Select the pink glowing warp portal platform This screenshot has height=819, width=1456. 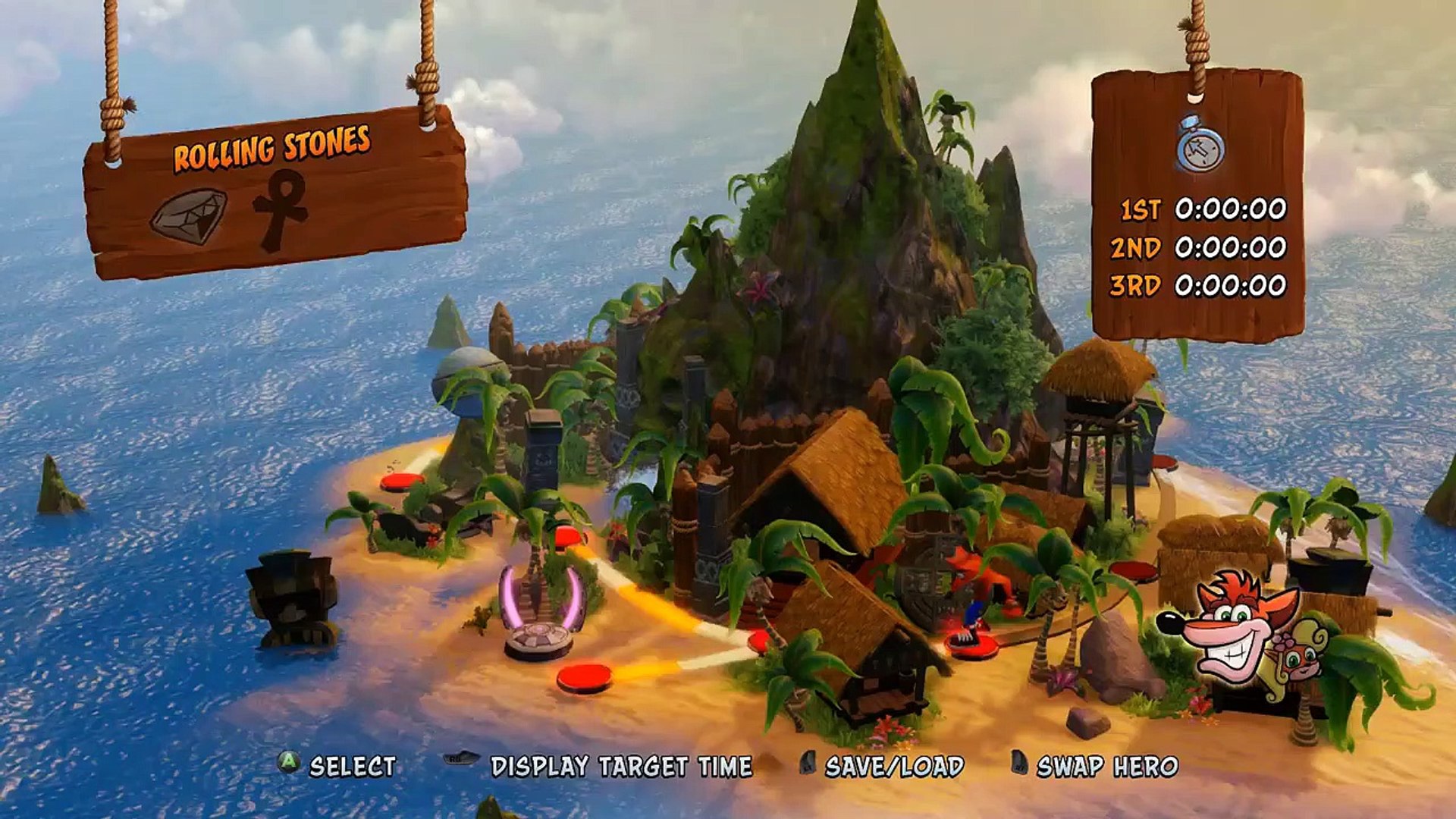[x=538, y=639]
